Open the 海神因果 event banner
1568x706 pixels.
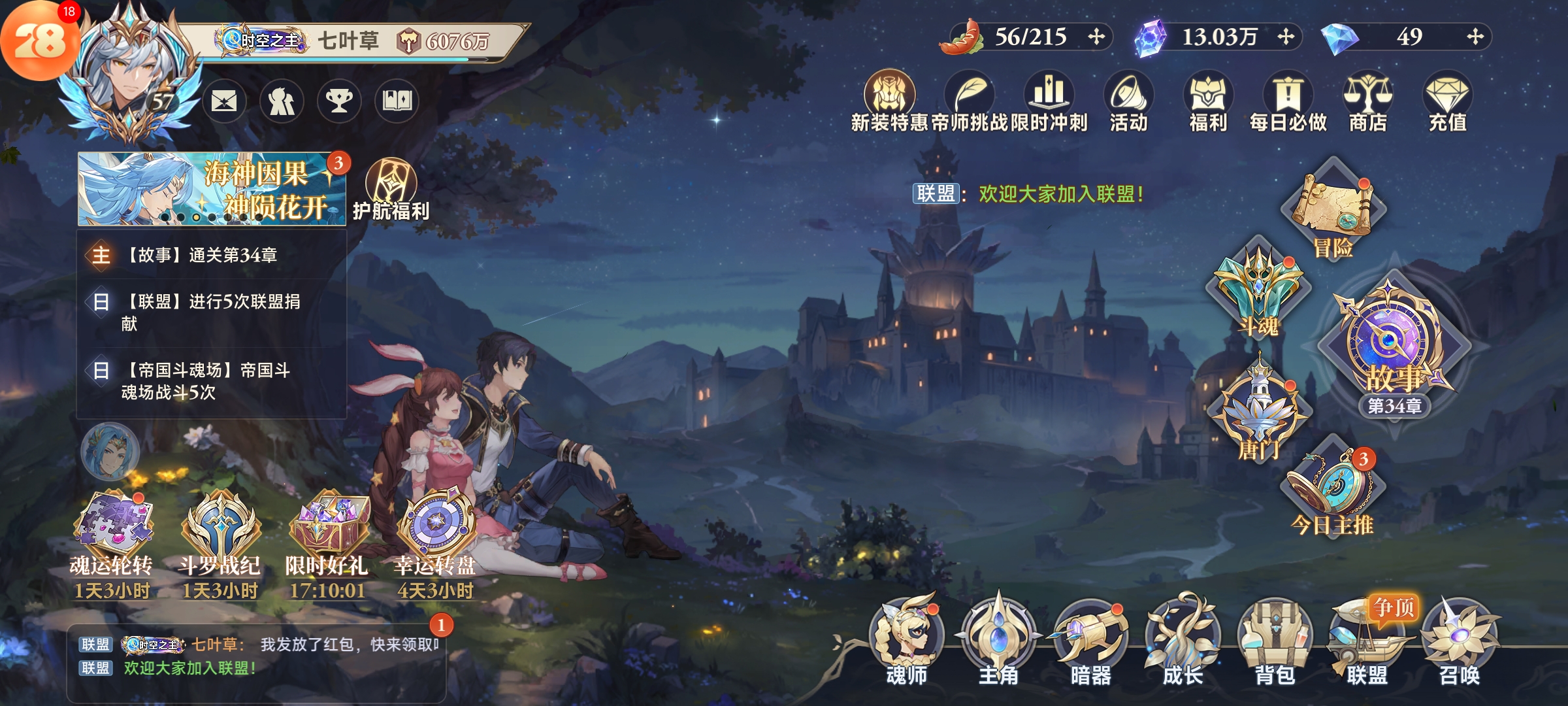211,190
